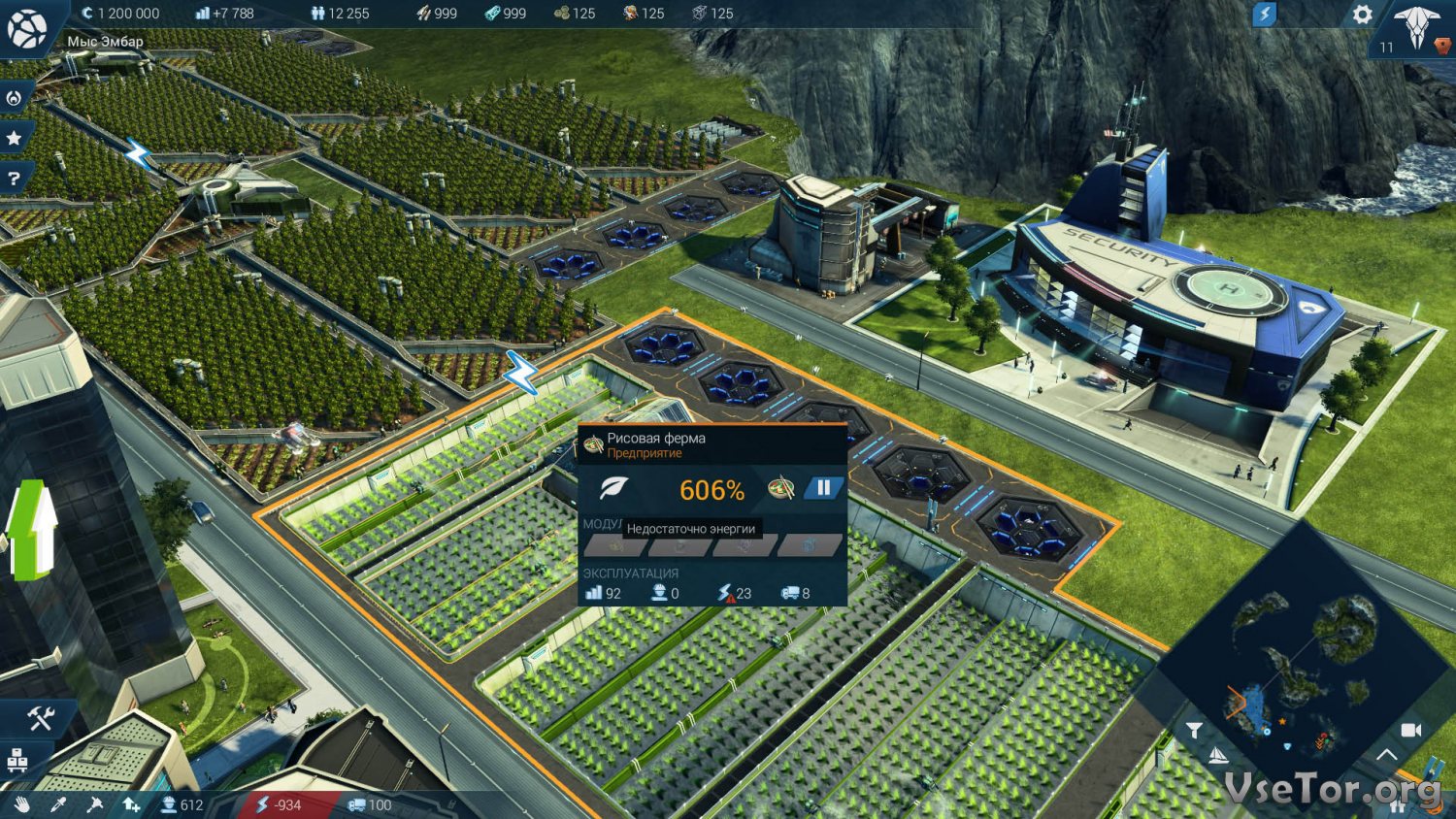Open the build menu with hammer and wrench

pos(40,718)
